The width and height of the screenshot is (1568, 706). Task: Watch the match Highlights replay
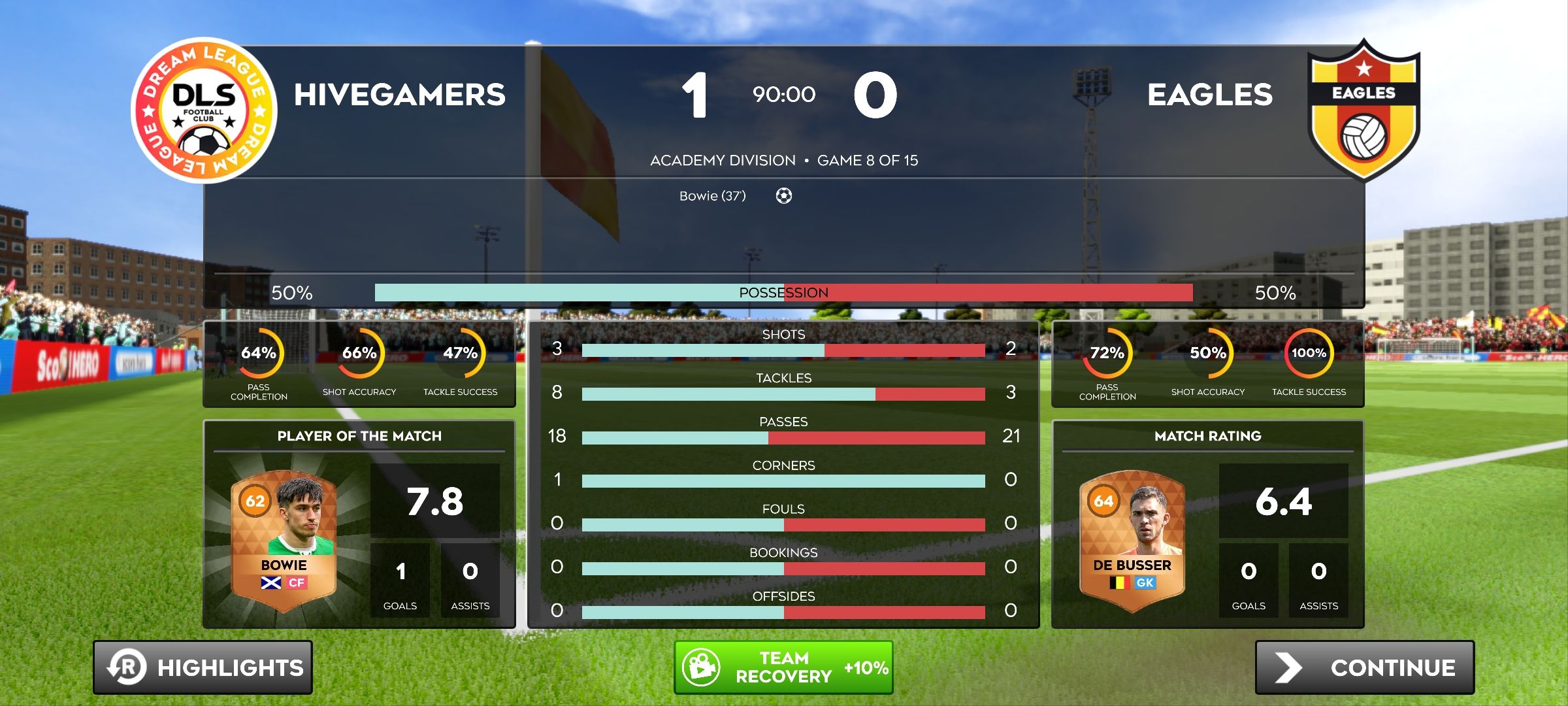click(203, 667)
